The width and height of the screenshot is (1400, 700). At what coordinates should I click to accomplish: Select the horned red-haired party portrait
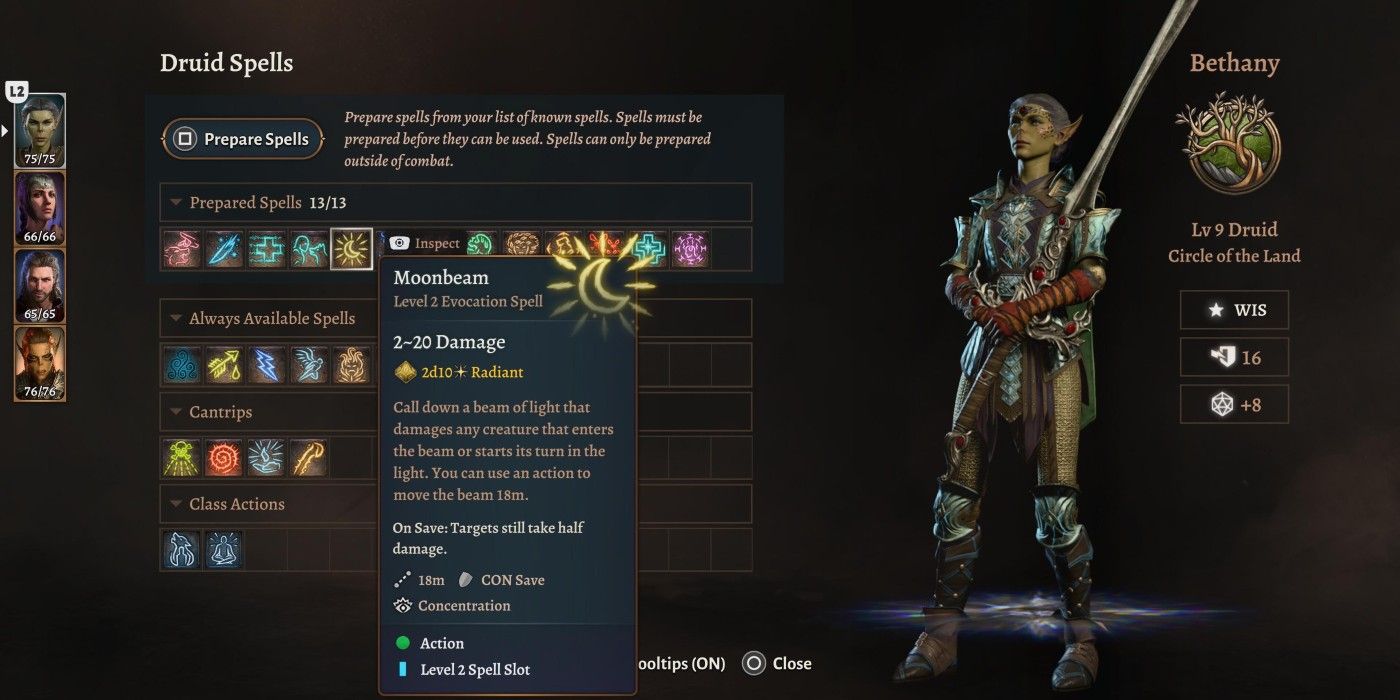click(40, 362)
